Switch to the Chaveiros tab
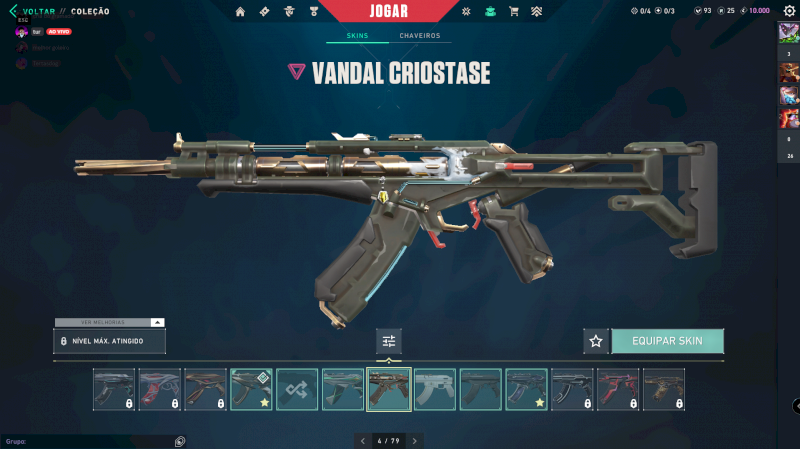The height and width of the screenshot is (449, 800). [x=419, y=36]
